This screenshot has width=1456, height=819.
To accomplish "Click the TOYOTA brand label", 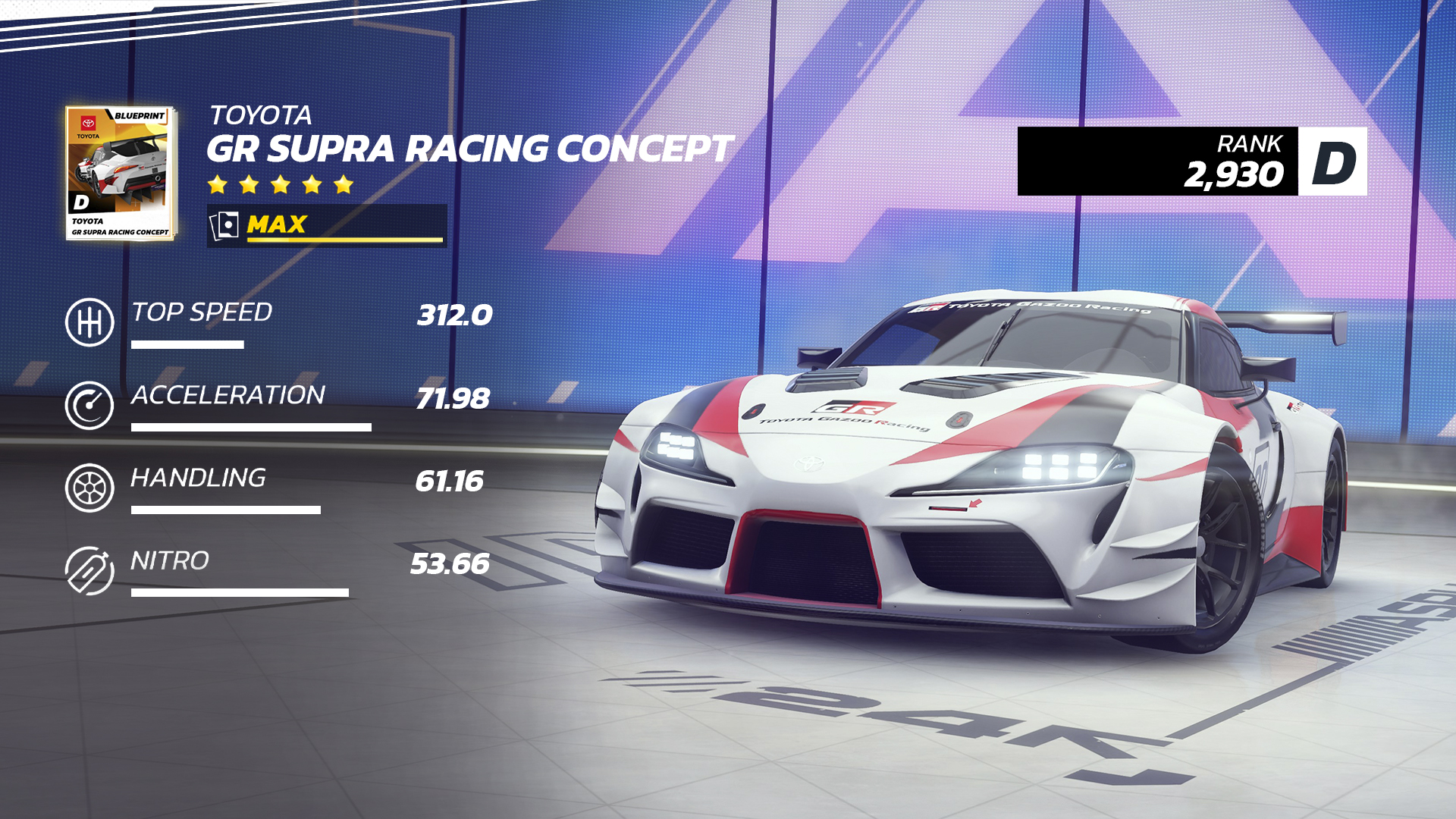I will click(262, 115).
